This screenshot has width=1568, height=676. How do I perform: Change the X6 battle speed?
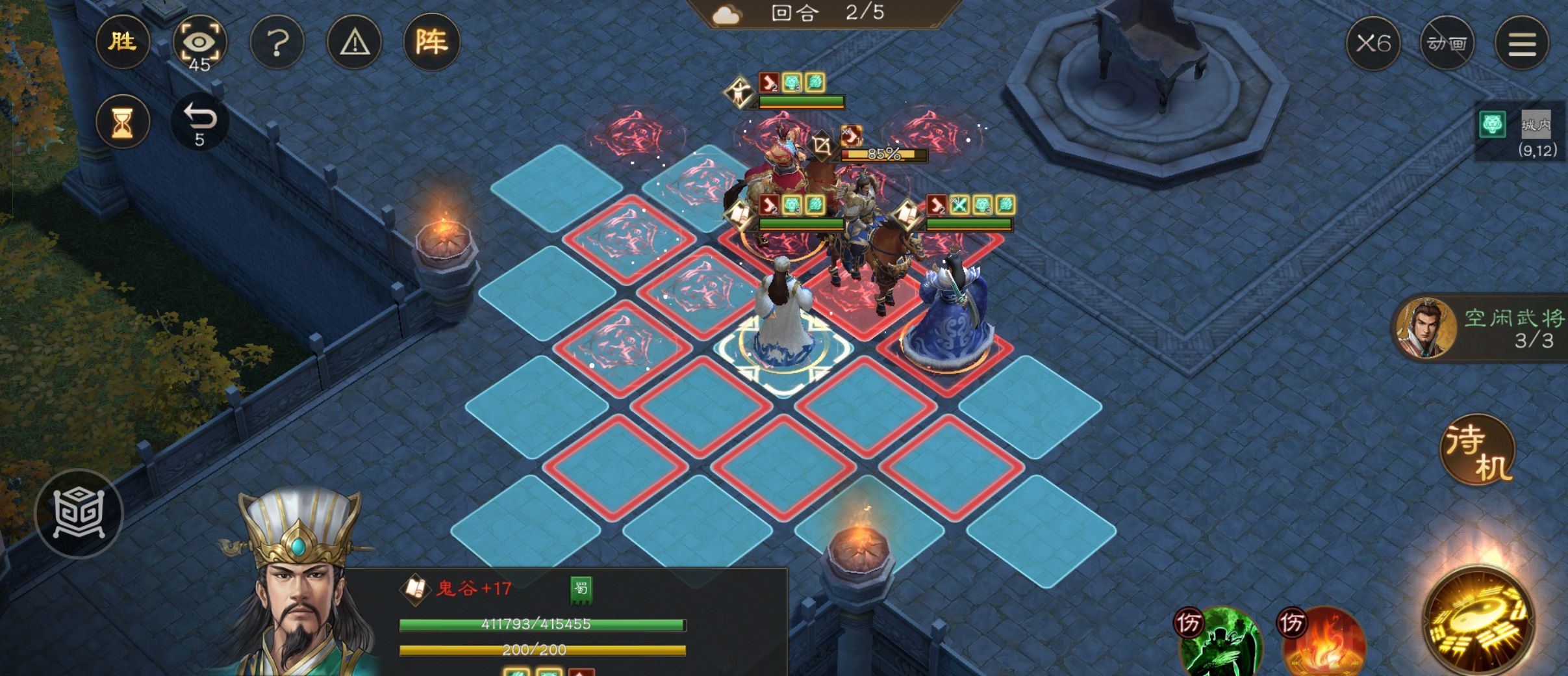1373,44
